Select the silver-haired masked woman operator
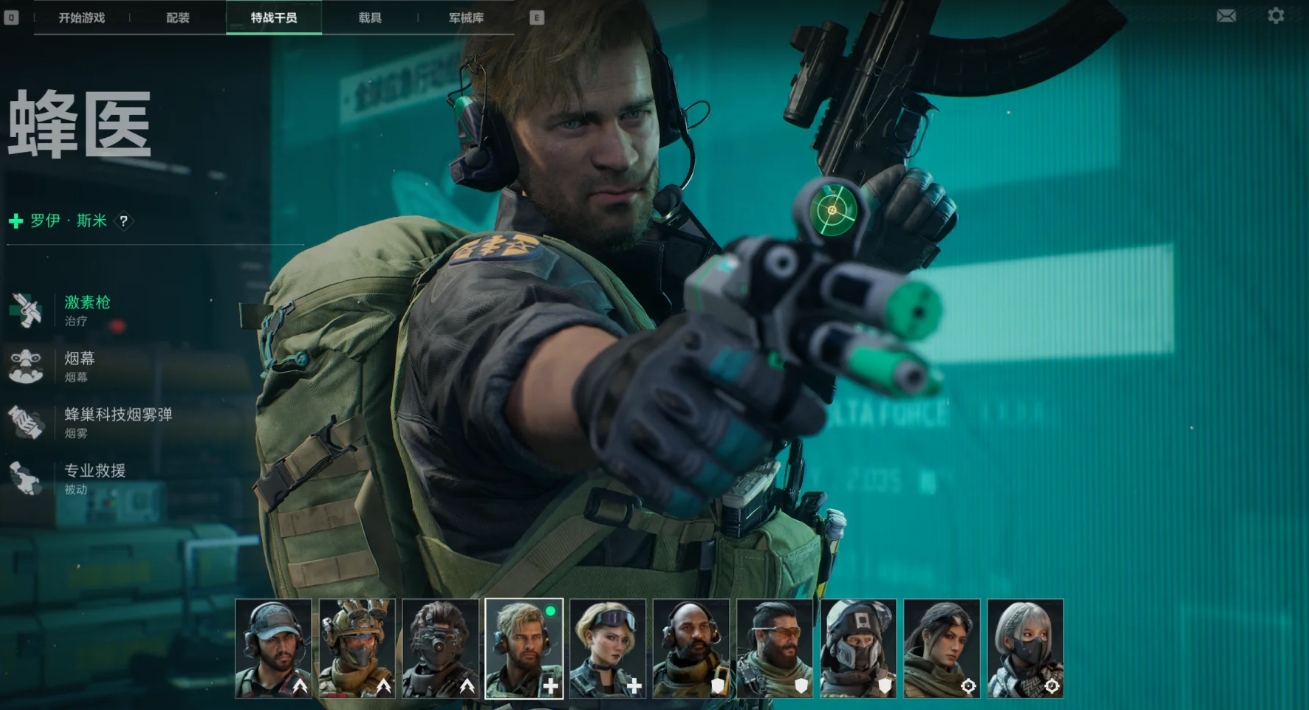 (1025, 648)
